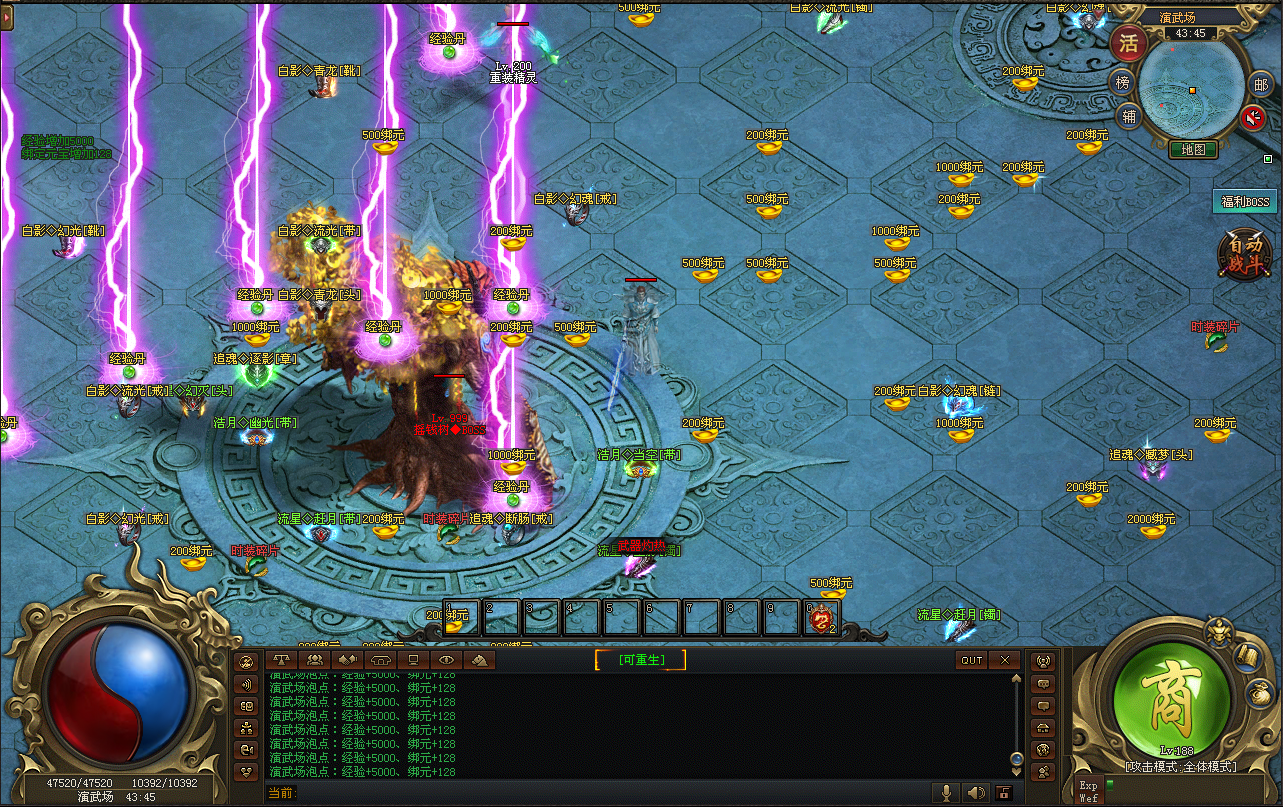Open the 地图 map button
The image size is (1283, 807).
pyautogui.click(x=1193, y=150)
